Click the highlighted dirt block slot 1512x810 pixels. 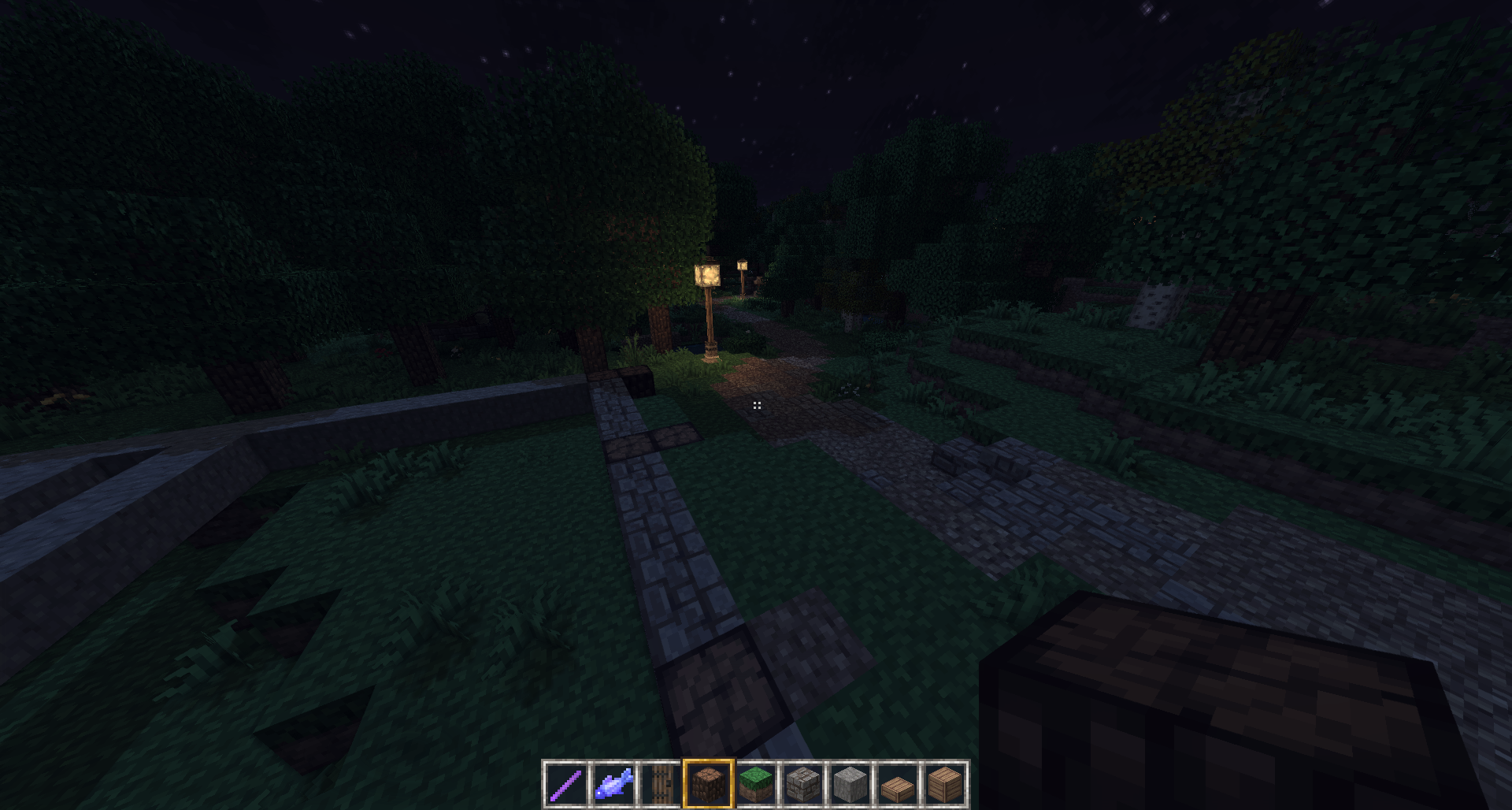708,785
